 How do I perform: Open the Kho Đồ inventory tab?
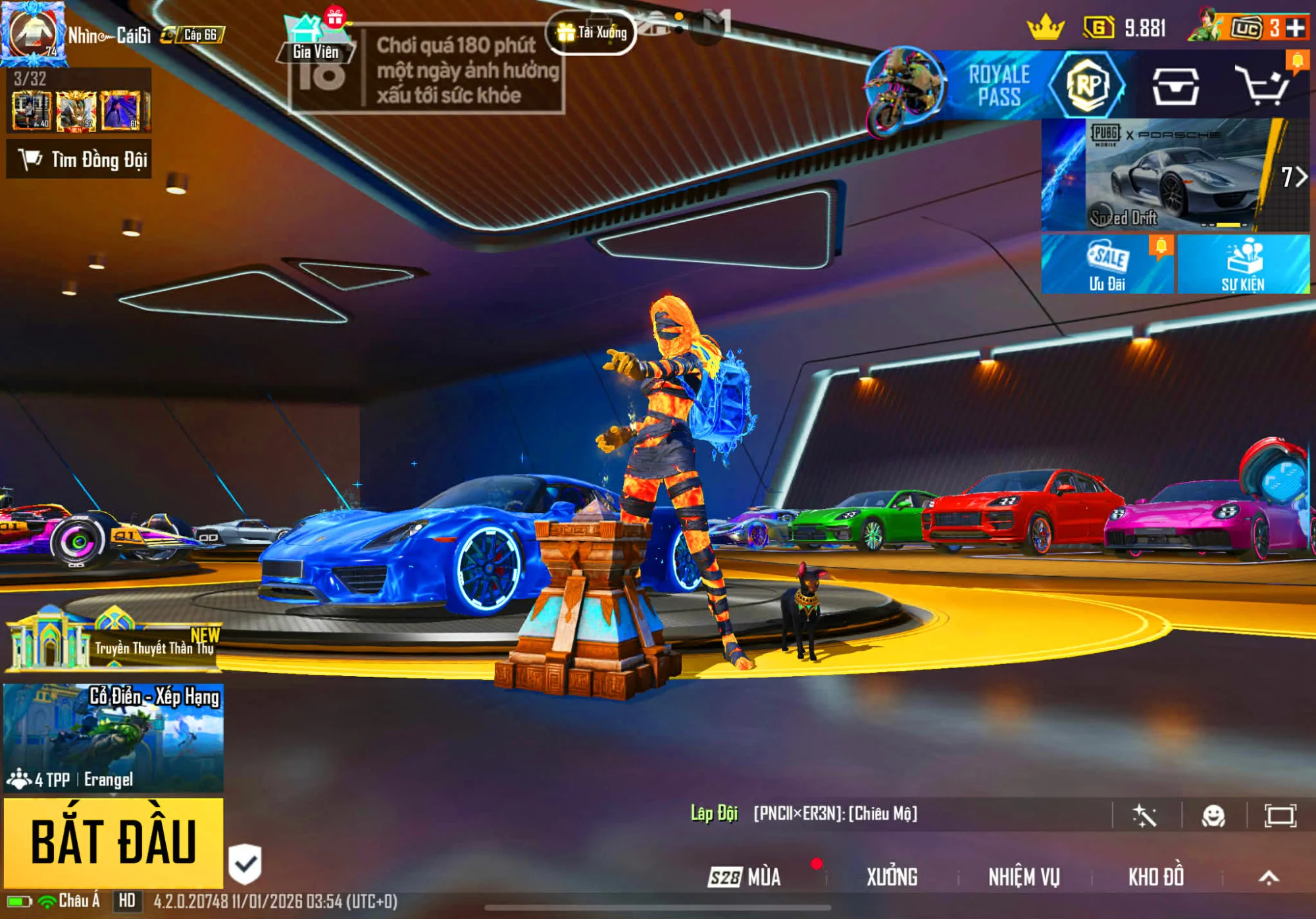tap(1156, 877)
